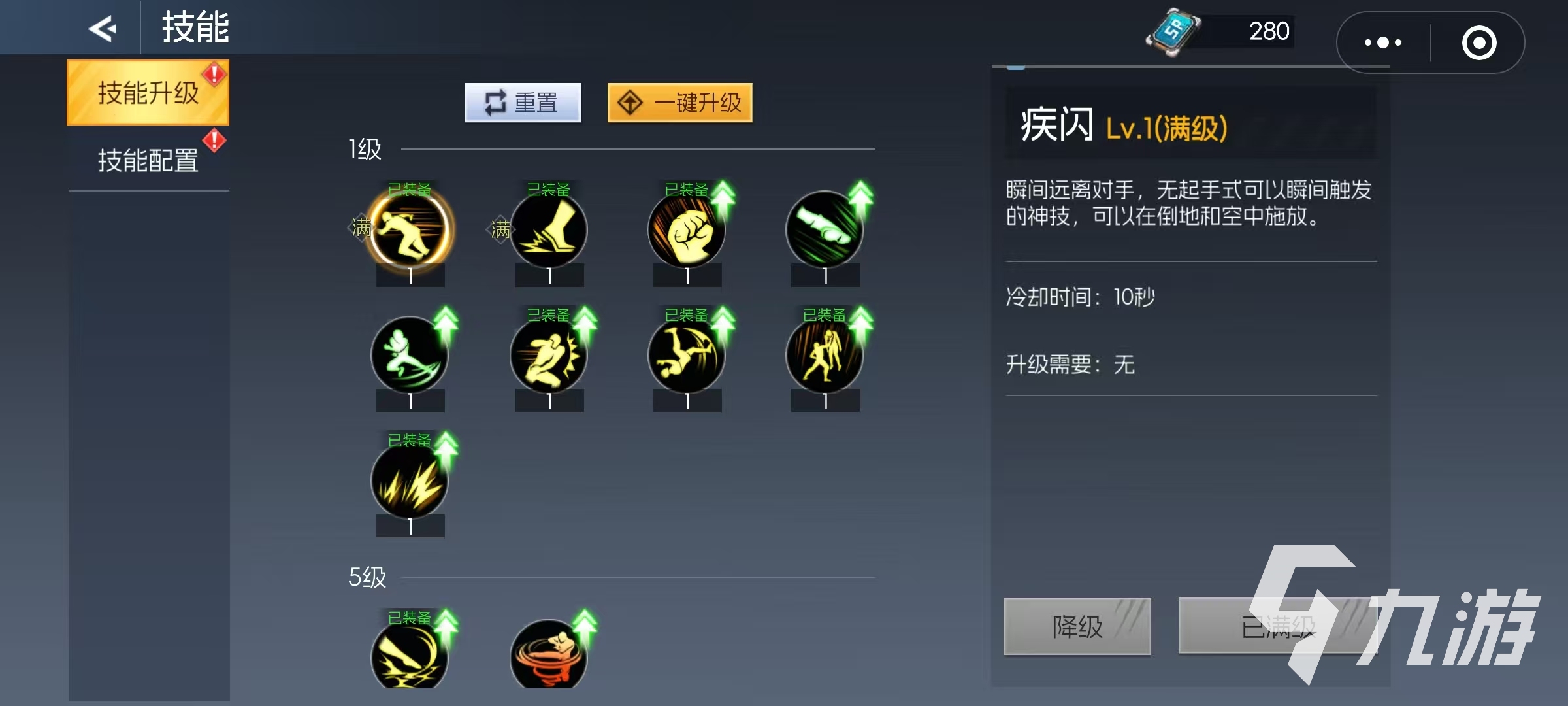Click the 重置 reset button
This screenshot has width=1568, height=706.
click(522, 102)
